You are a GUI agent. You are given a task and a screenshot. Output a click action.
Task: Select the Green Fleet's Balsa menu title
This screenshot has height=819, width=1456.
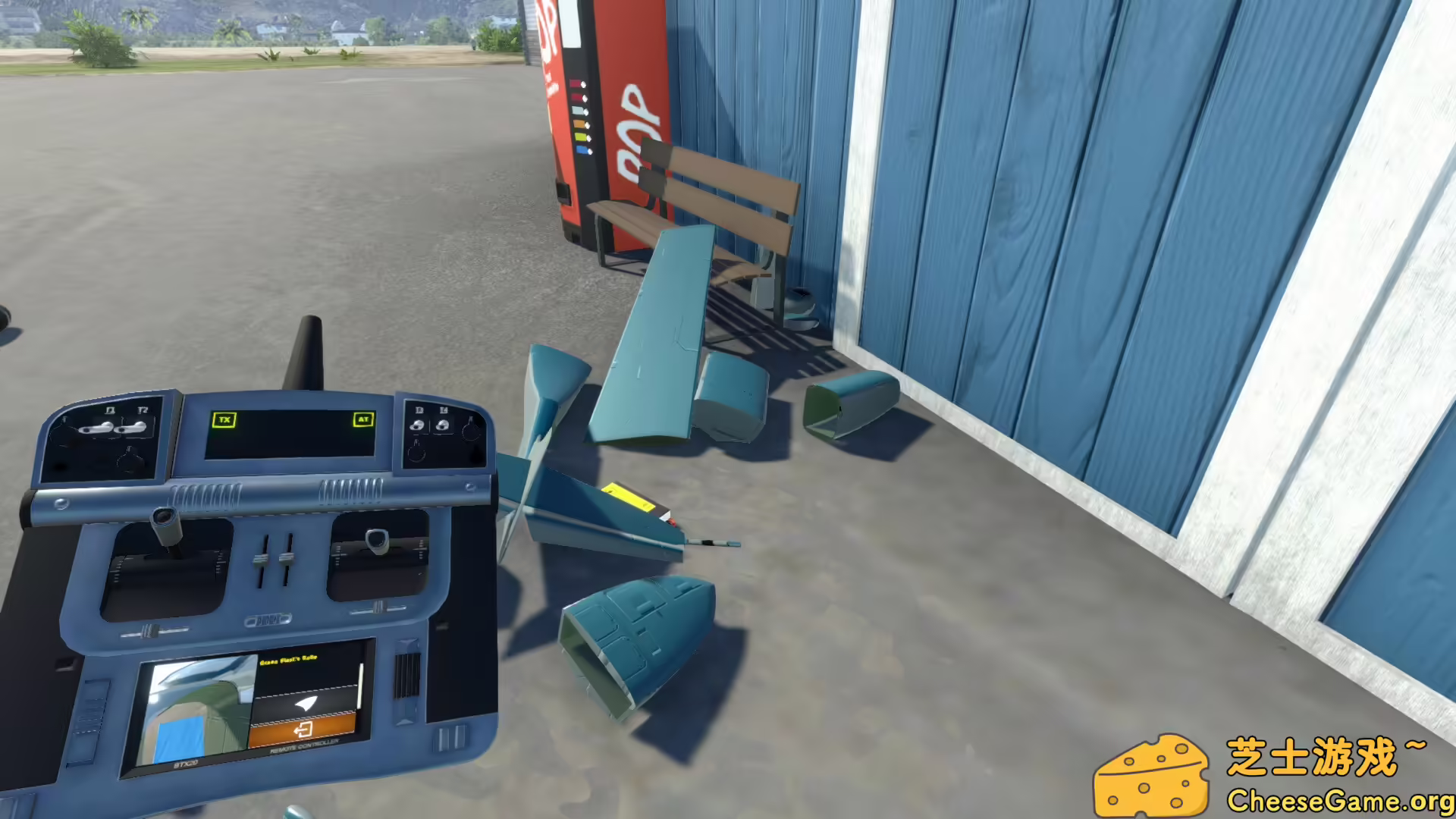[x=288, y=661]
